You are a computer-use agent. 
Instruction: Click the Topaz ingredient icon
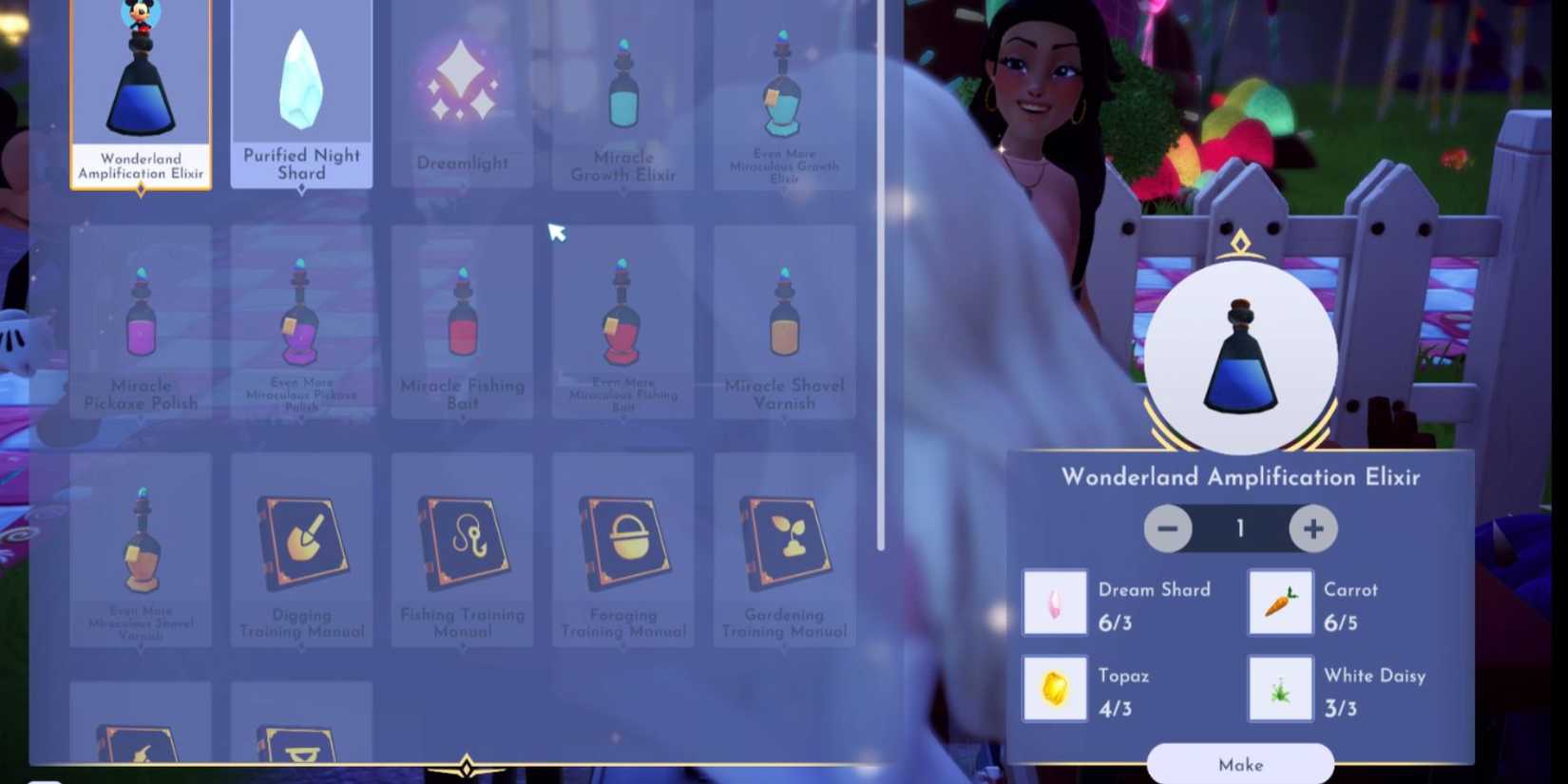1055,688
